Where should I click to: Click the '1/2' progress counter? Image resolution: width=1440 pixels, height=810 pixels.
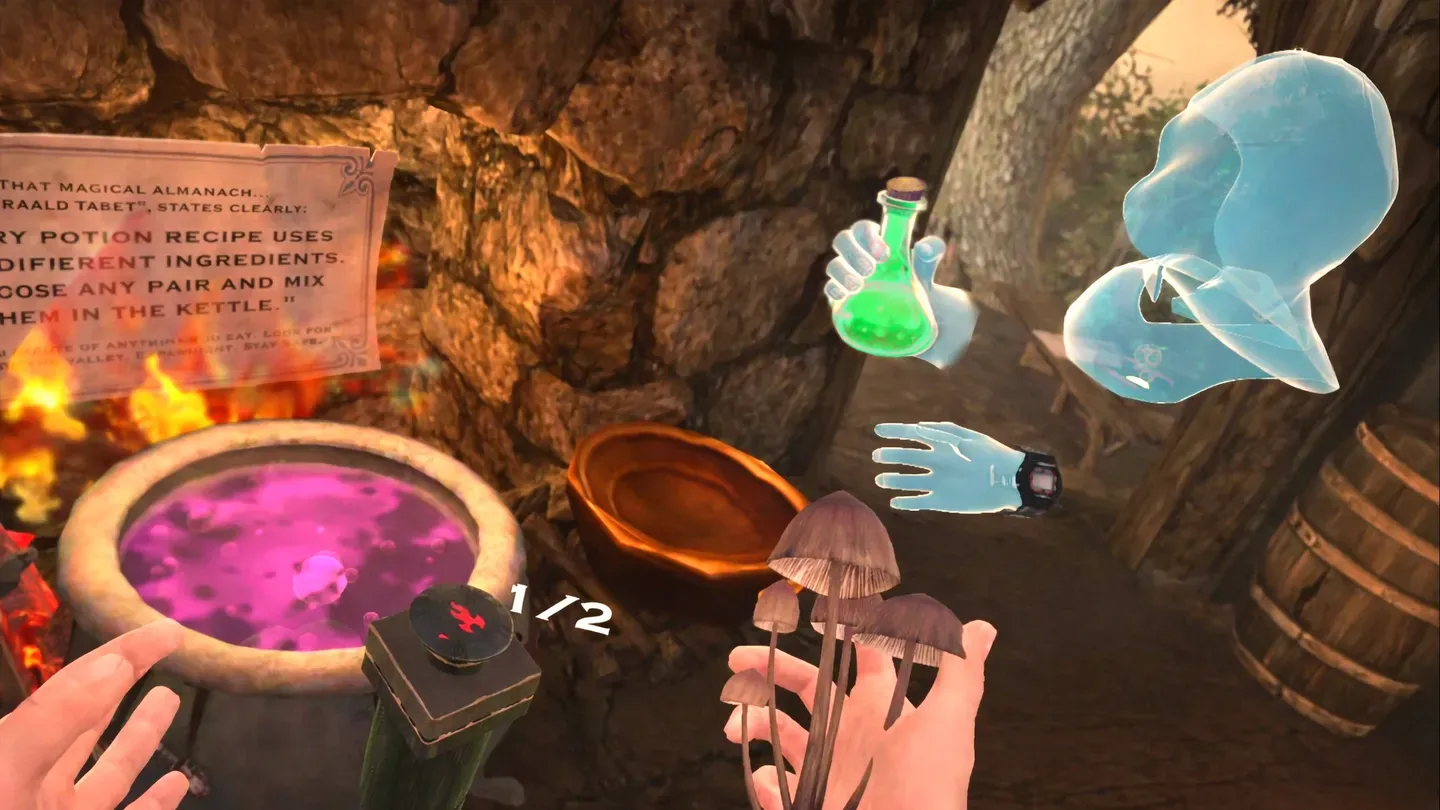(559, 608)
